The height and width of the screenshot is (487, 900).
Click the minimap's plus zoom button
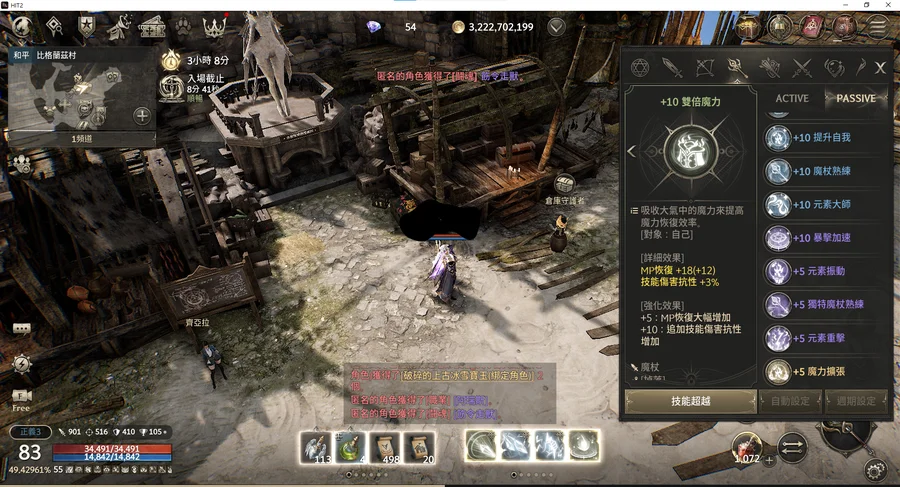point(142,115)
